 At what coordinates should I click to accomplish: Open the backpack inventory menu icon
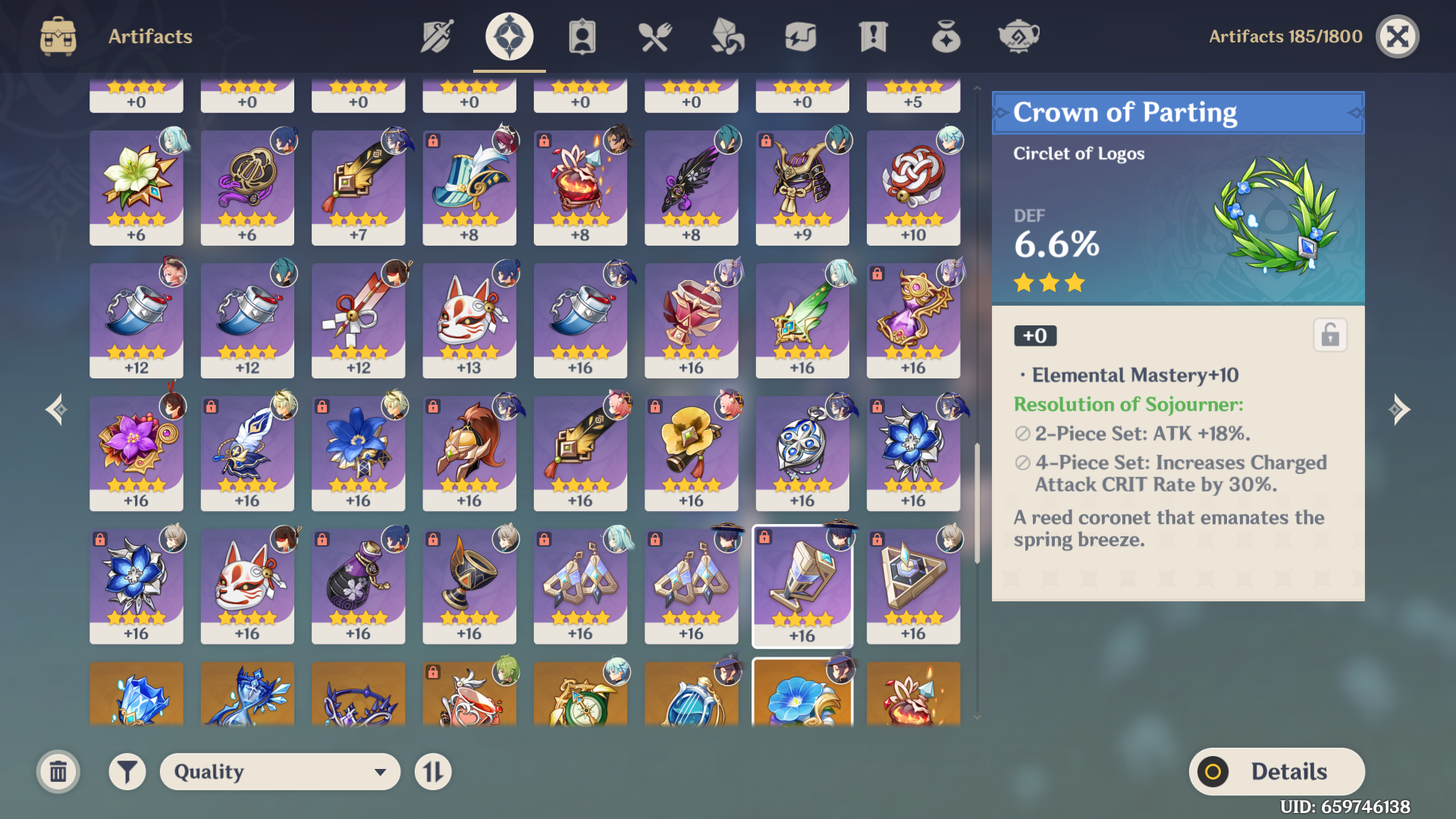point(58,36)
